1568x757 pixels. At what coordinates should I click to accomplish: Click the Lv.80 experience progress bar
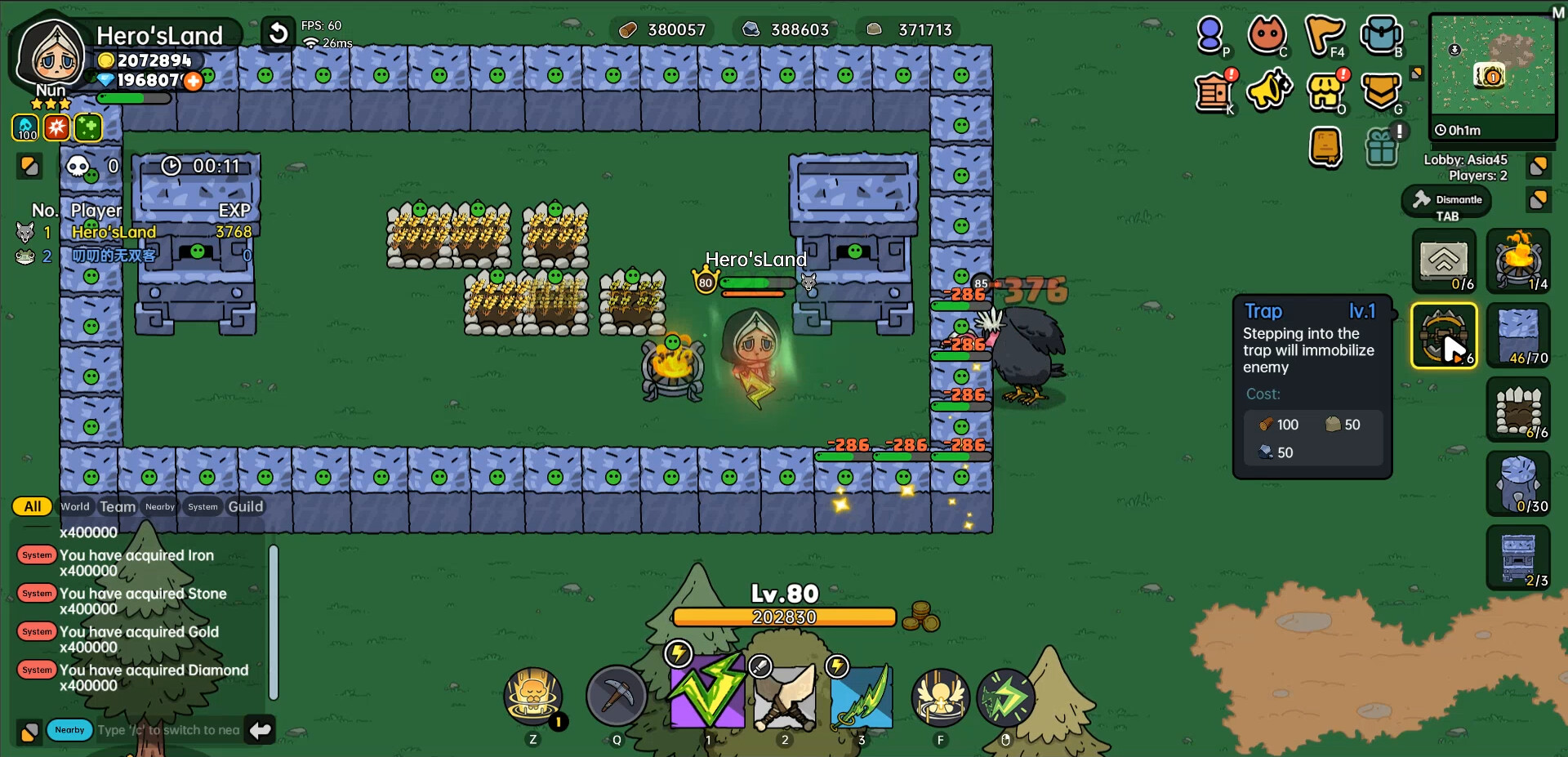coord(784,617)
